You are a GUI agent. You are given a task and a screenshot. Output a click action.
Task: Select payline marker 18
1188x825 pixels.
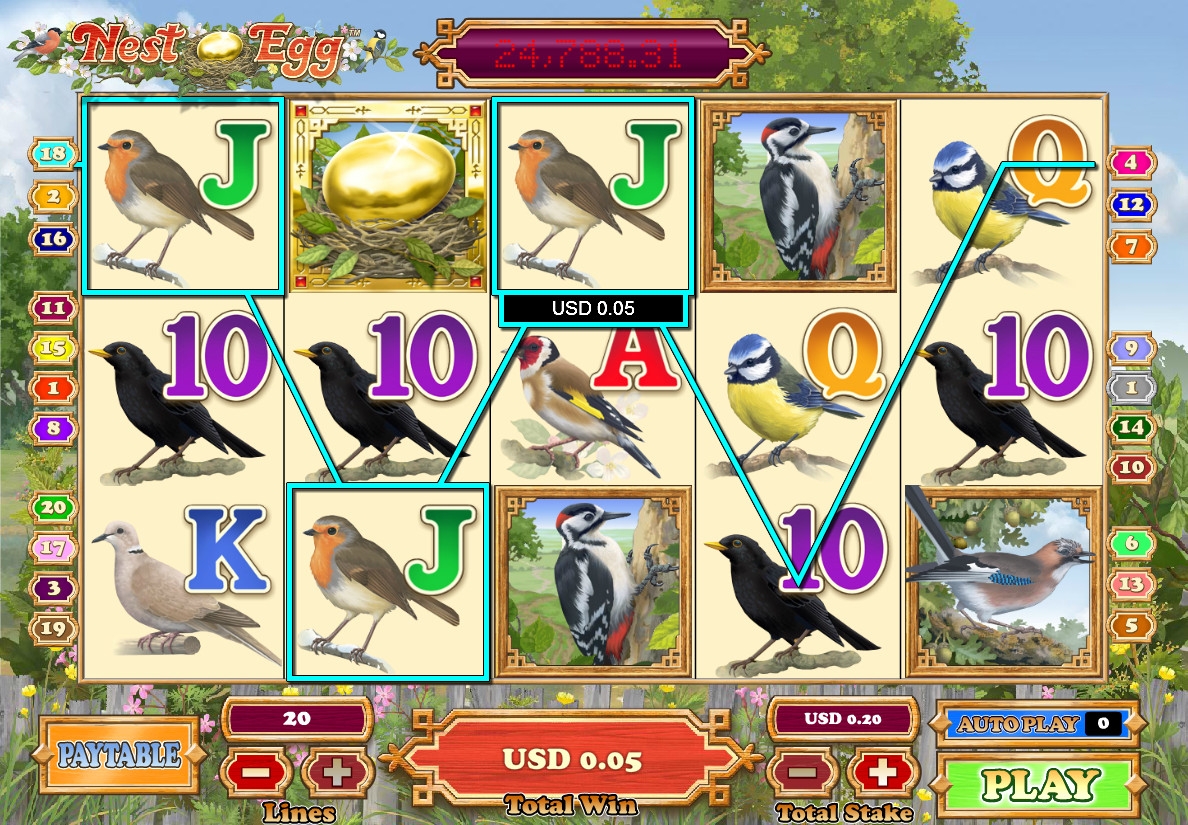click(x=55, y=154)
